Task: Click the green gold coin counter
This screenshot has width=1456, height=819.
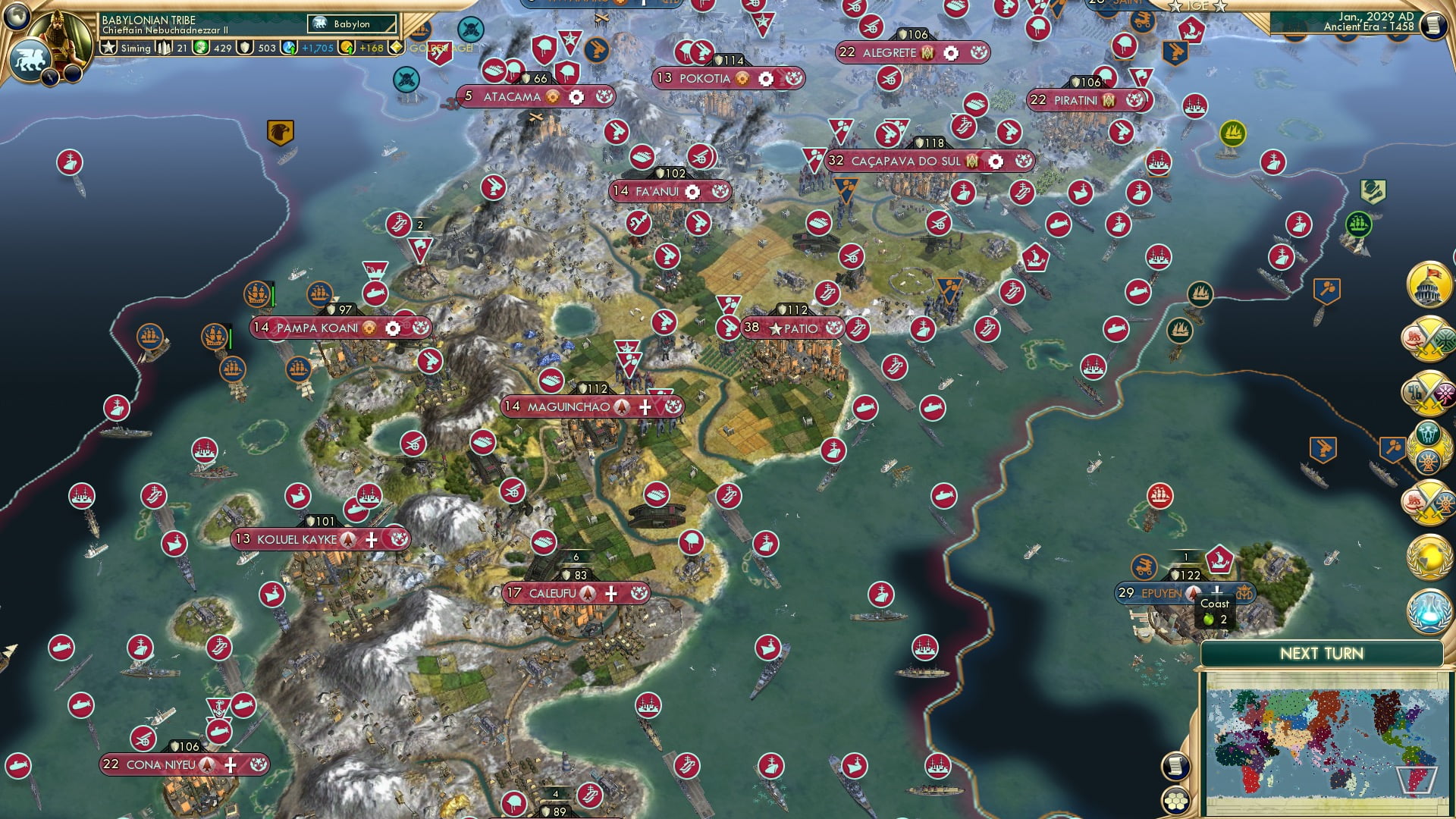Action: pyautogui.click(x=201, y=48)
